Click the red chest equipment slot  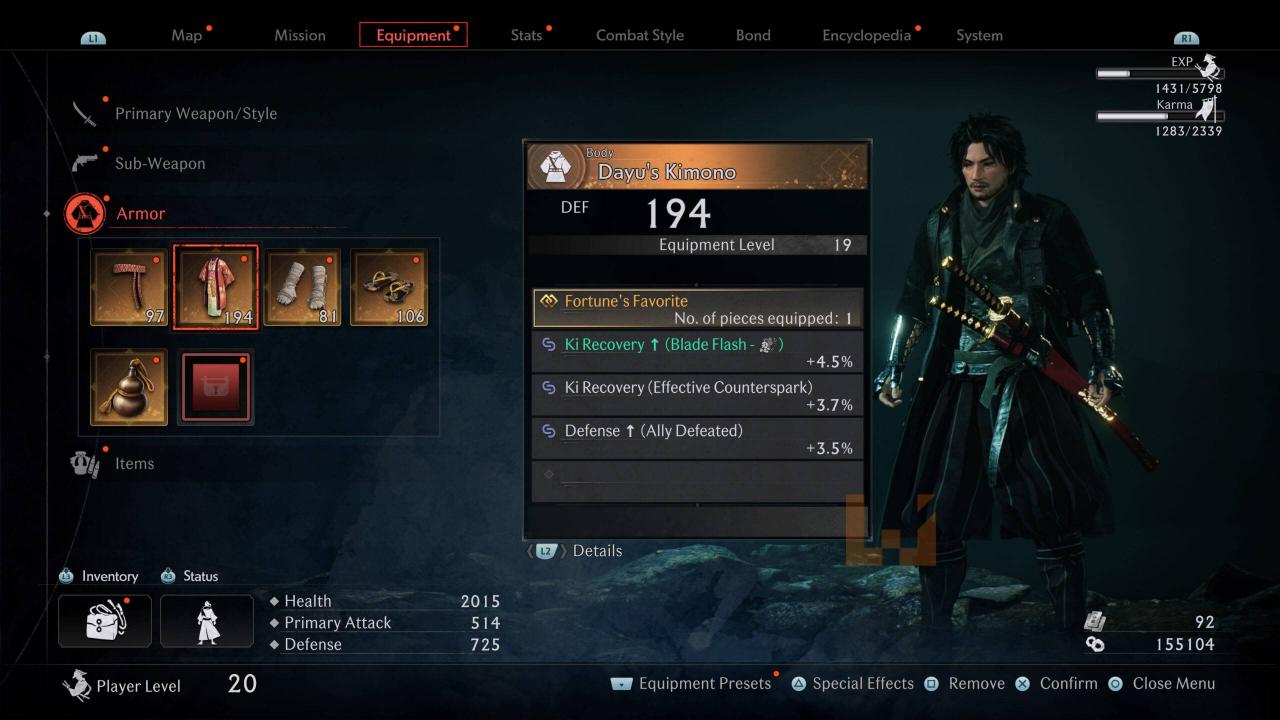click(215, 386)
